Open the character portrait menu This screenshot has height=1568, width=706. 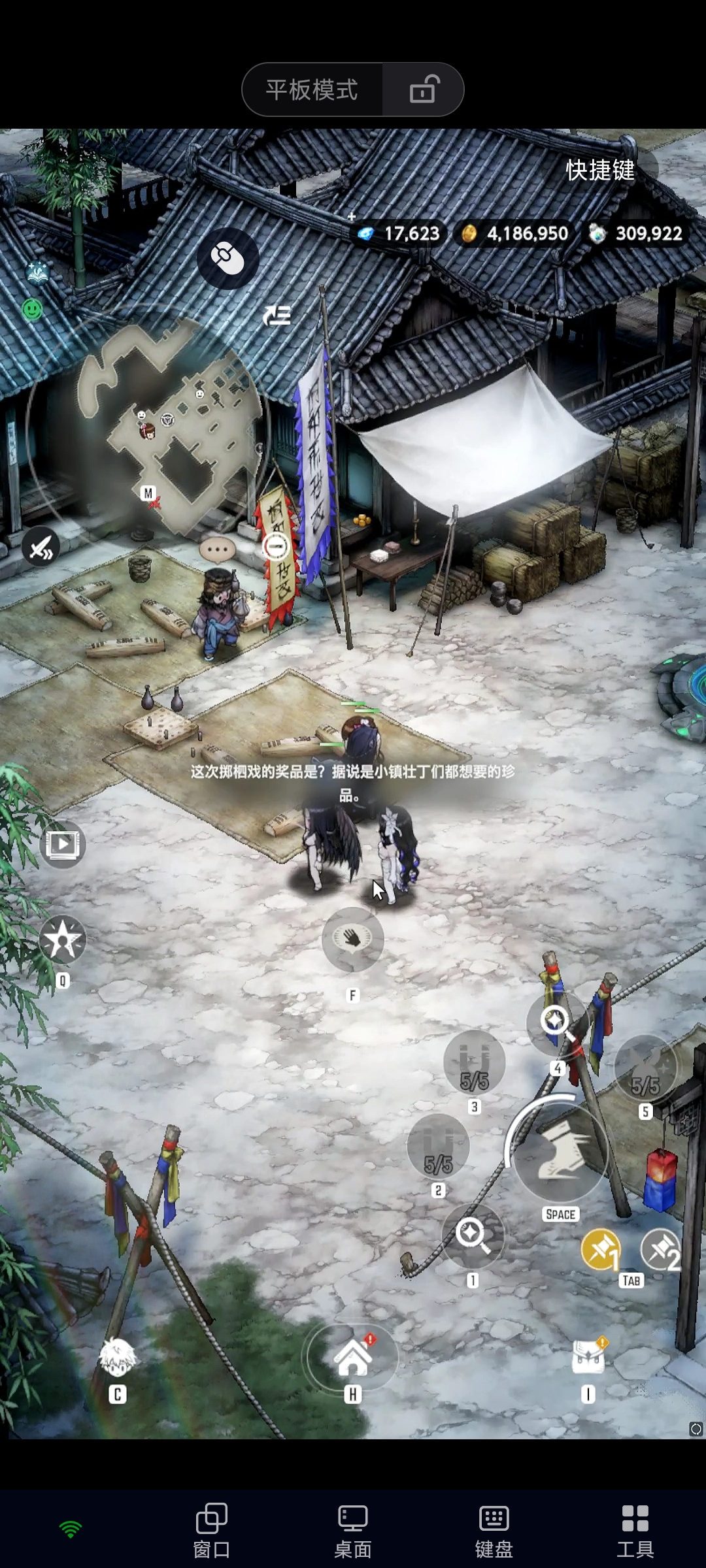pos(117,1358)
